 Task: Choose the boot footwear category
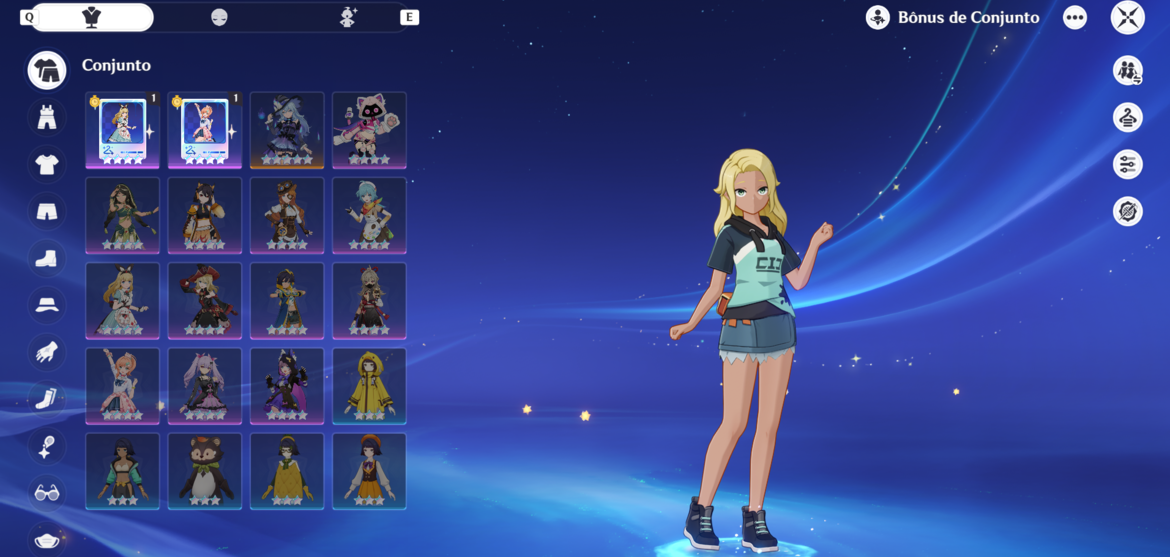point(47,258)
